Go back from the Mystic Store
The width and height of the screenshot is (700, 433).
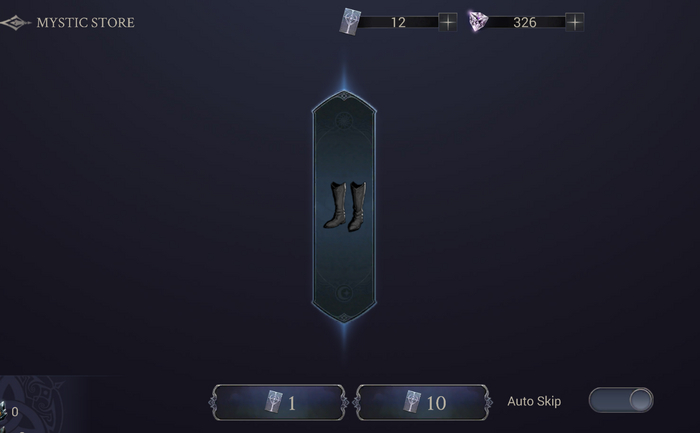15,22
